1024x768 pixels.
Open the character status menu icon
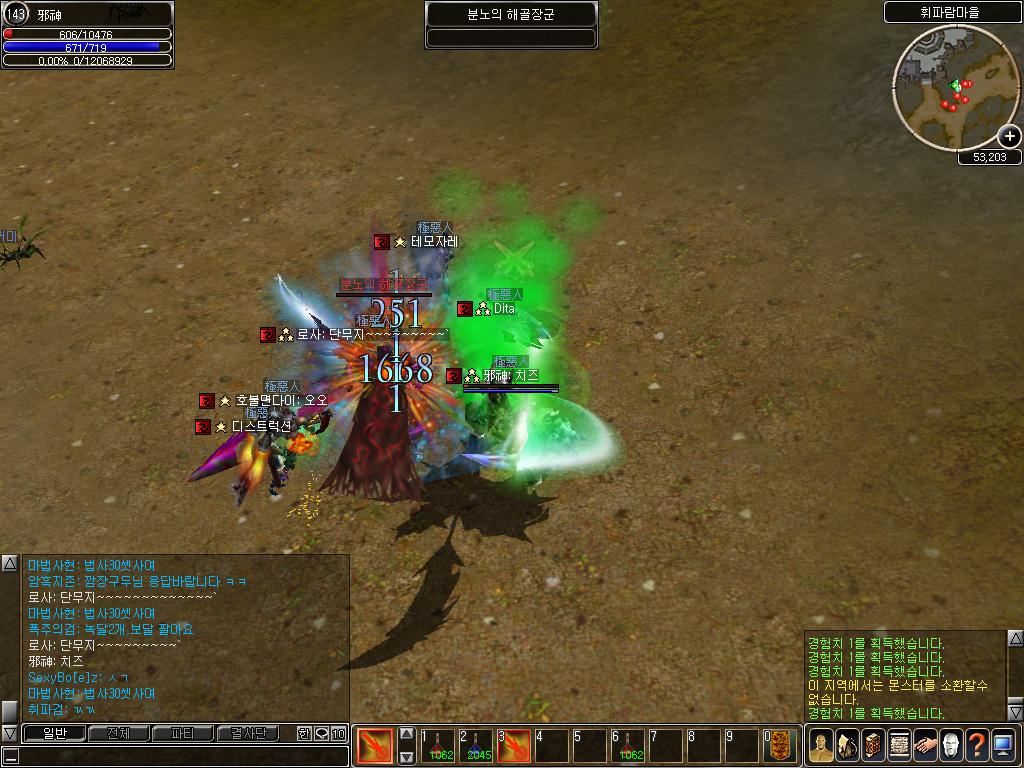pos(820,746)
